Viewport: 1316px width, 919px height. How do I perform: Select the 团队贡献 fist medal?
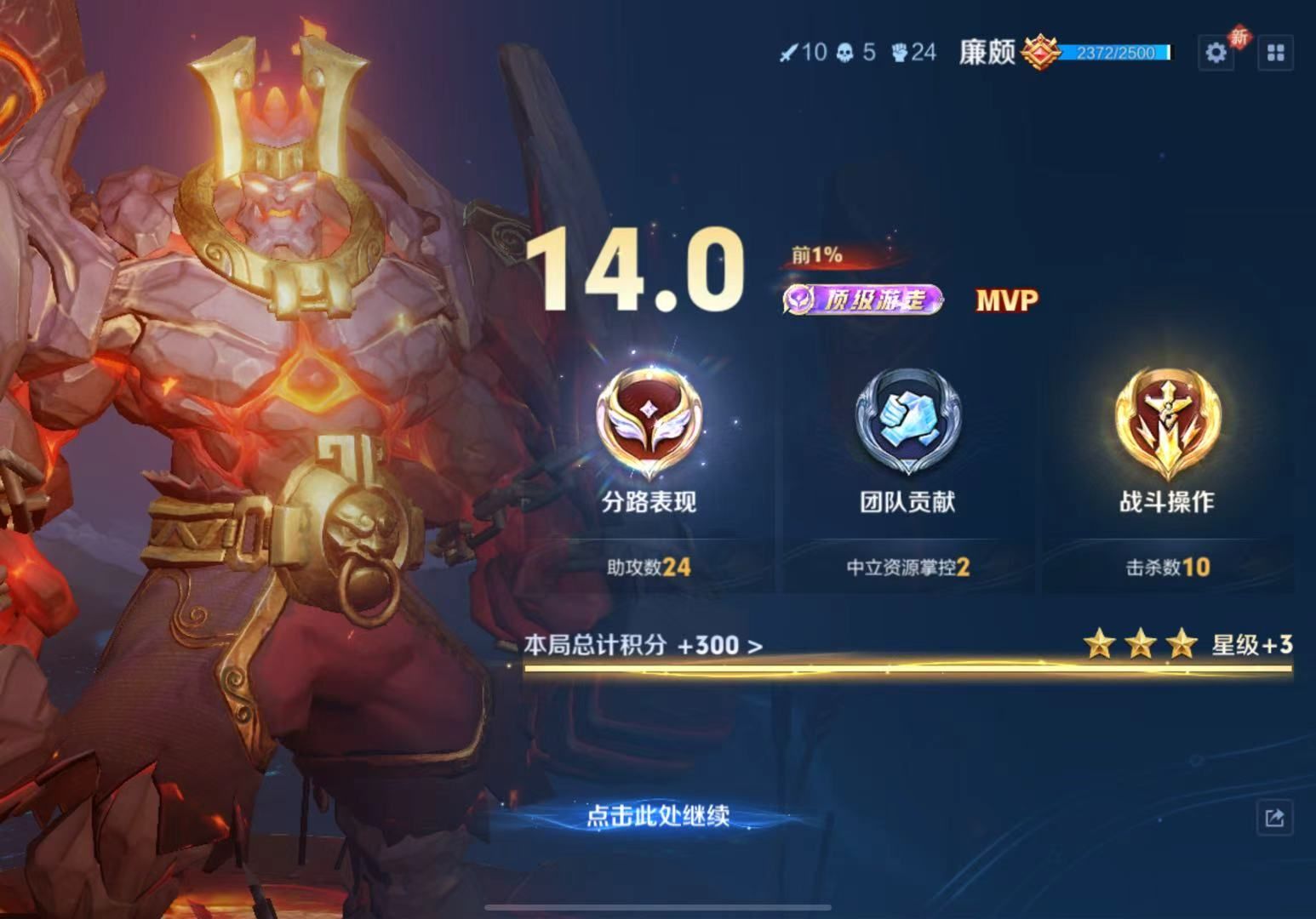(x=907, y=423)
